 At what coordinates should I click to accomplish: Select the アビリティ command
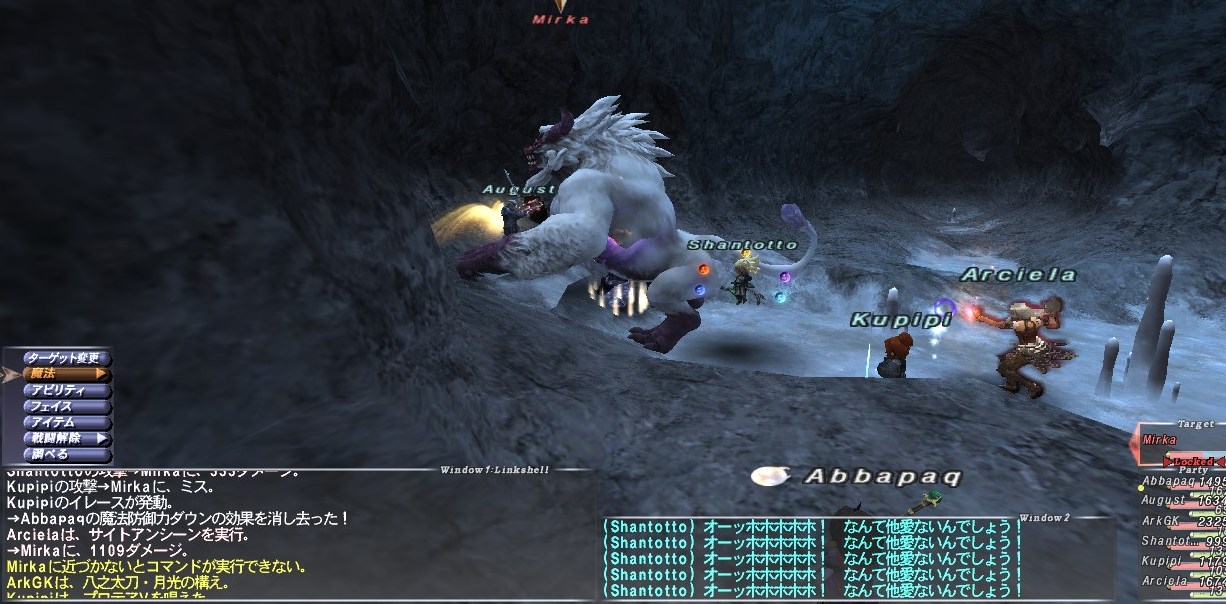(x=63, y=390)
